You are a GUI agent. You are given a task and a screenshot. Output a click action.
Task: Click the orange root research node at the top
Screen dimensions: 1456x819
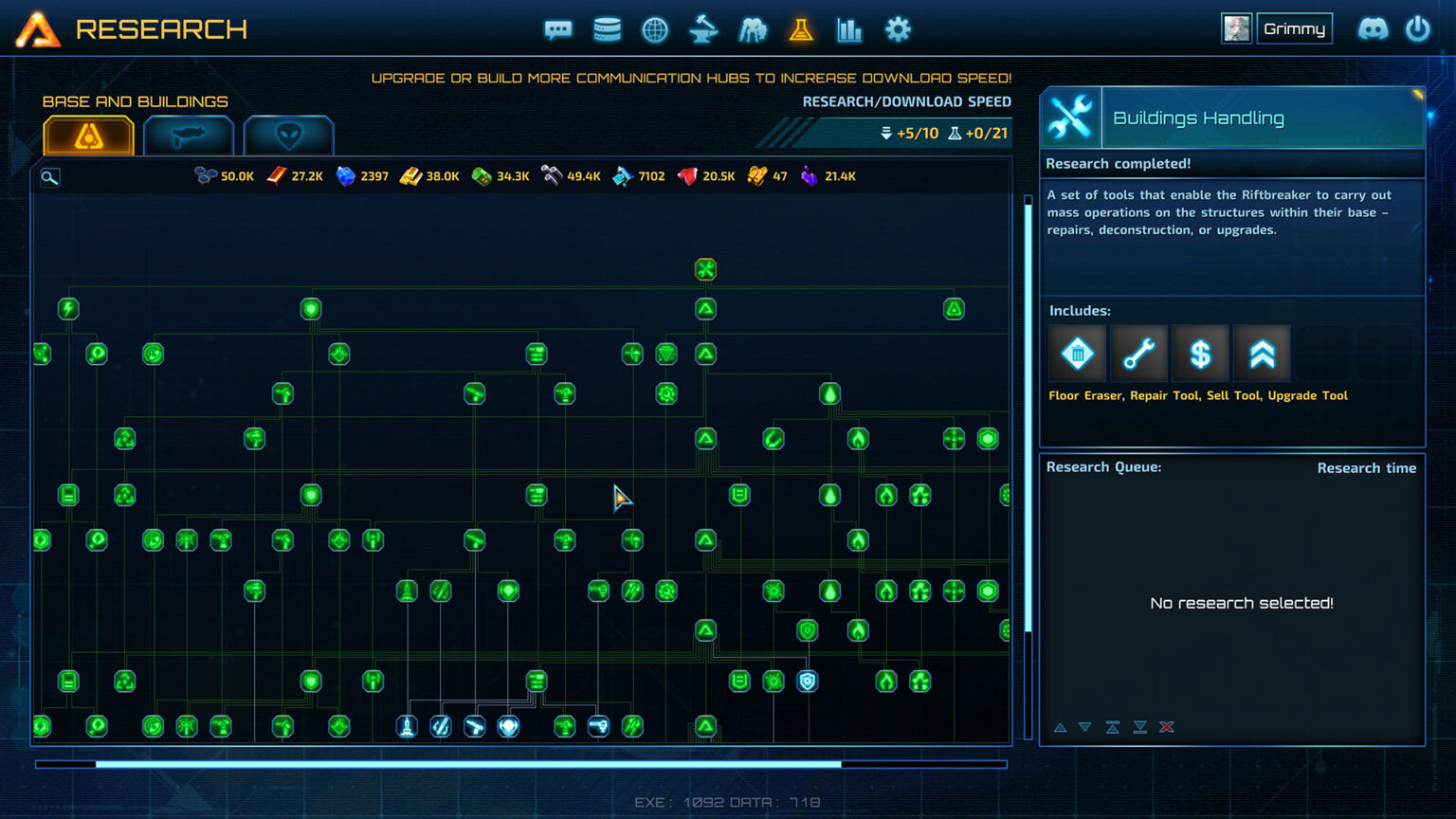click(705, 269)
